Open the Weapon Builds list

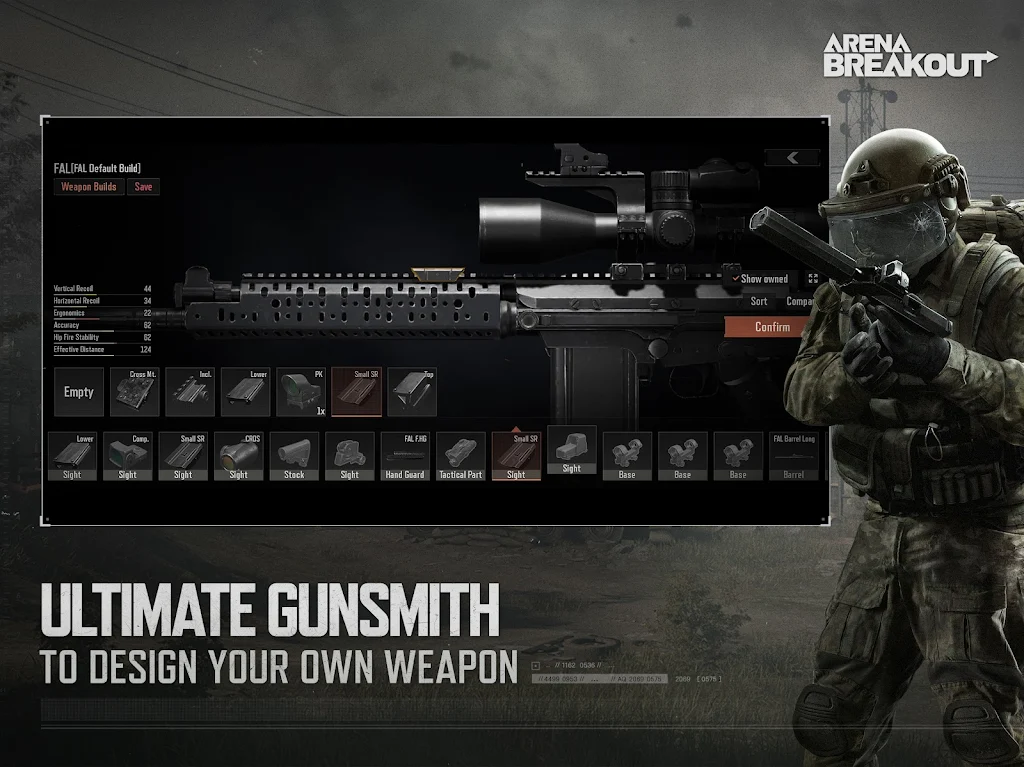click(x=89, y=187)
